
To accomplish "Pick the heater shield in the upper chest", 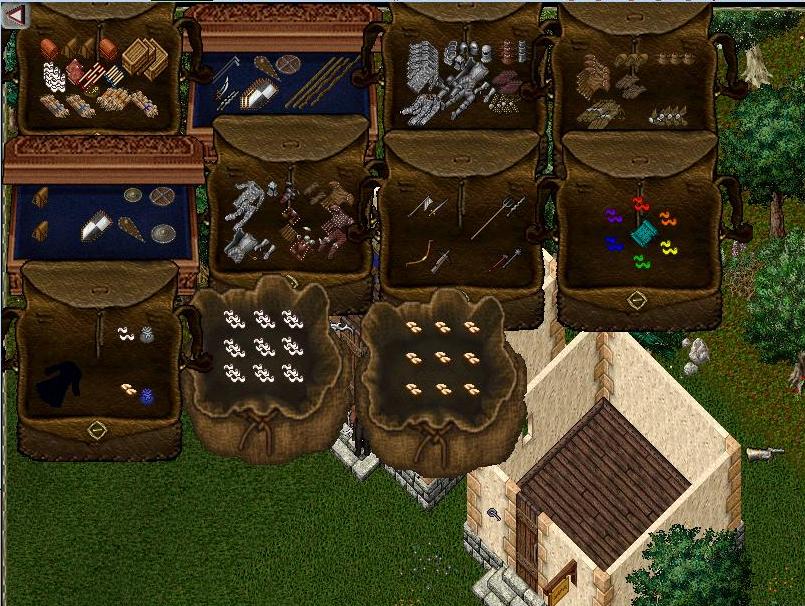I will click(261, 93).
